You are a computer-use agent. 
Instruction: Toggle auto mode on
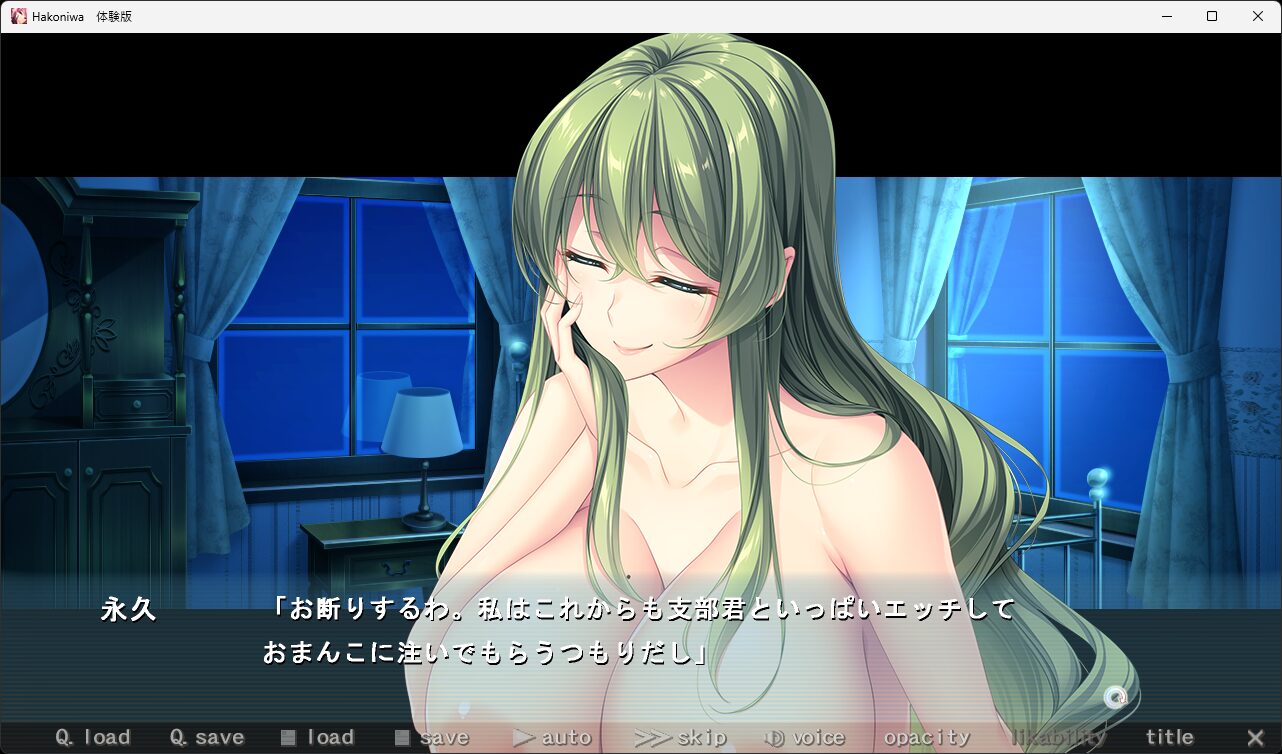pyautogui.click(x=552, y=738)
